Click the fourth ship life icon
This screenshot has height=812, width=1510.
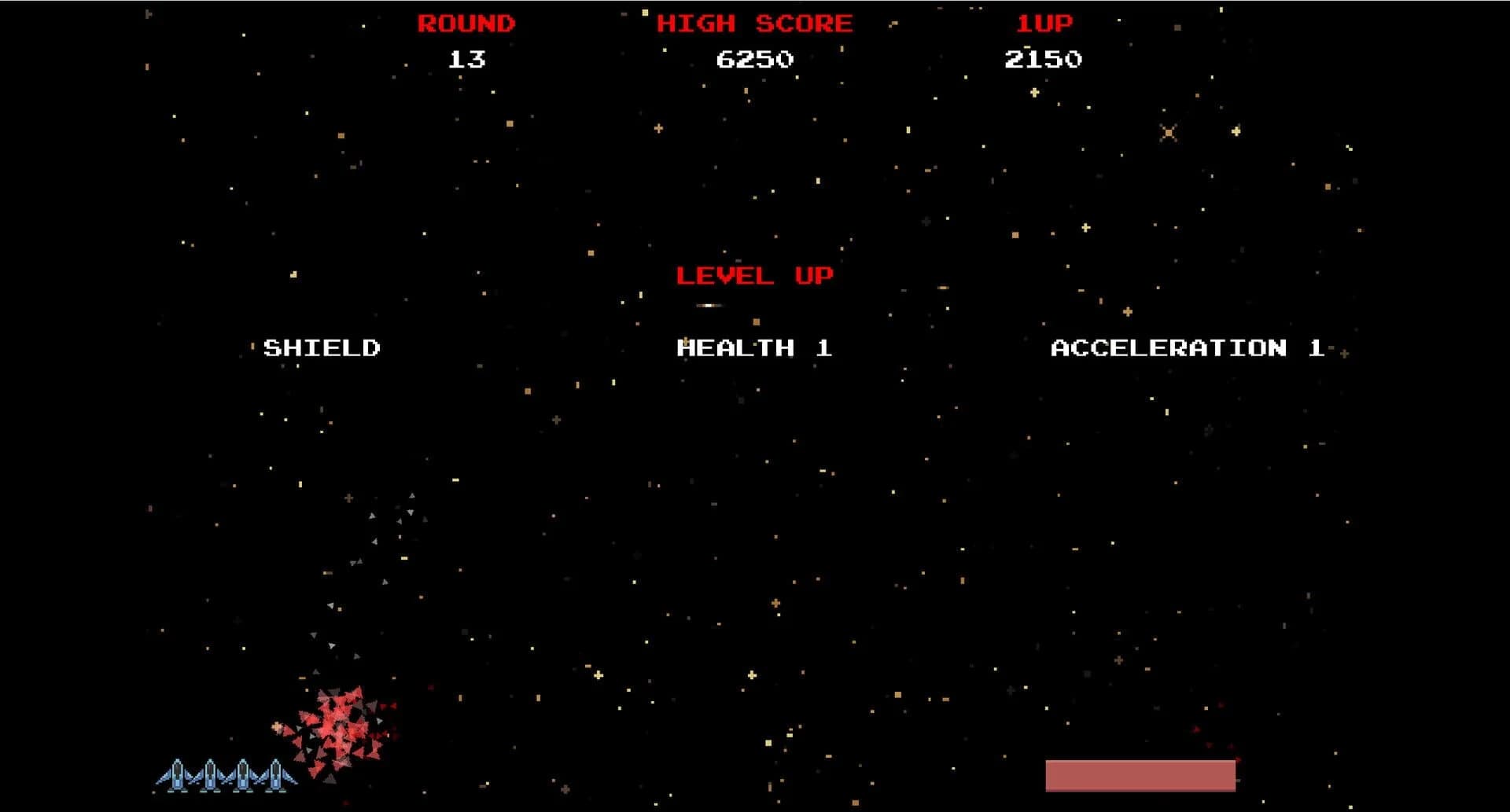276,775
